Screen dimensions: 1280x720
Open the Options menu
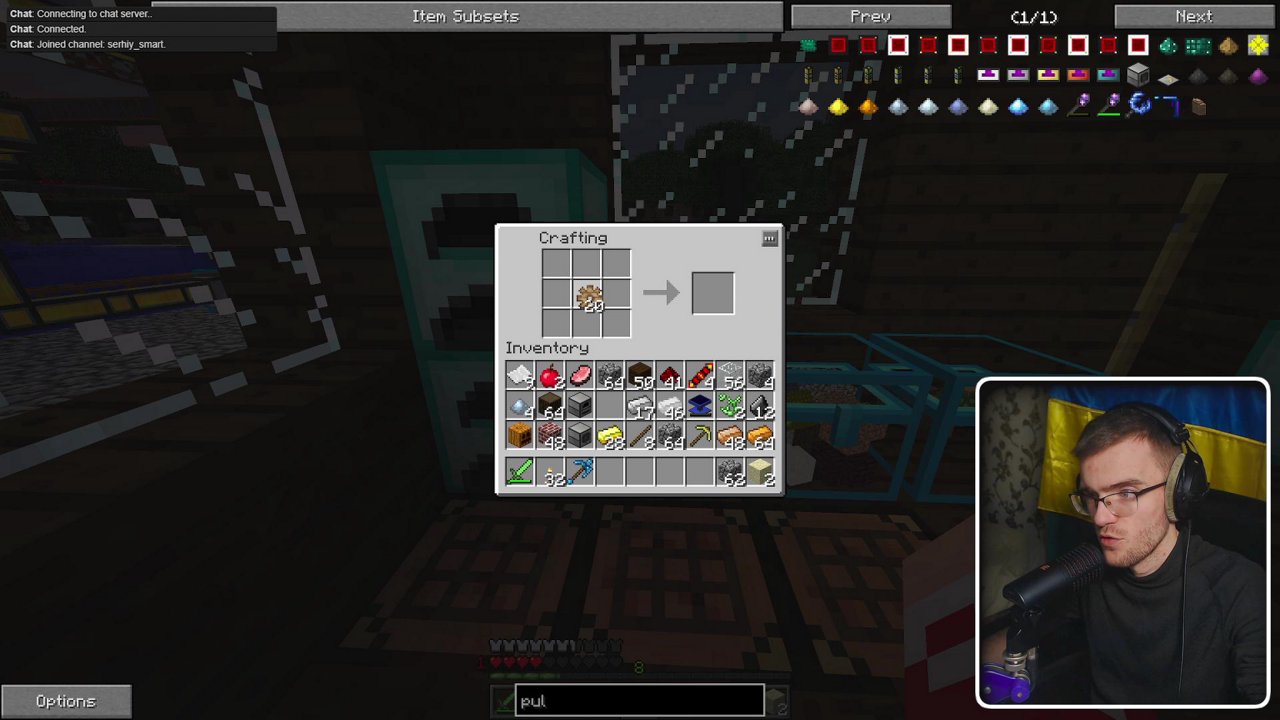tap(66, 700)
